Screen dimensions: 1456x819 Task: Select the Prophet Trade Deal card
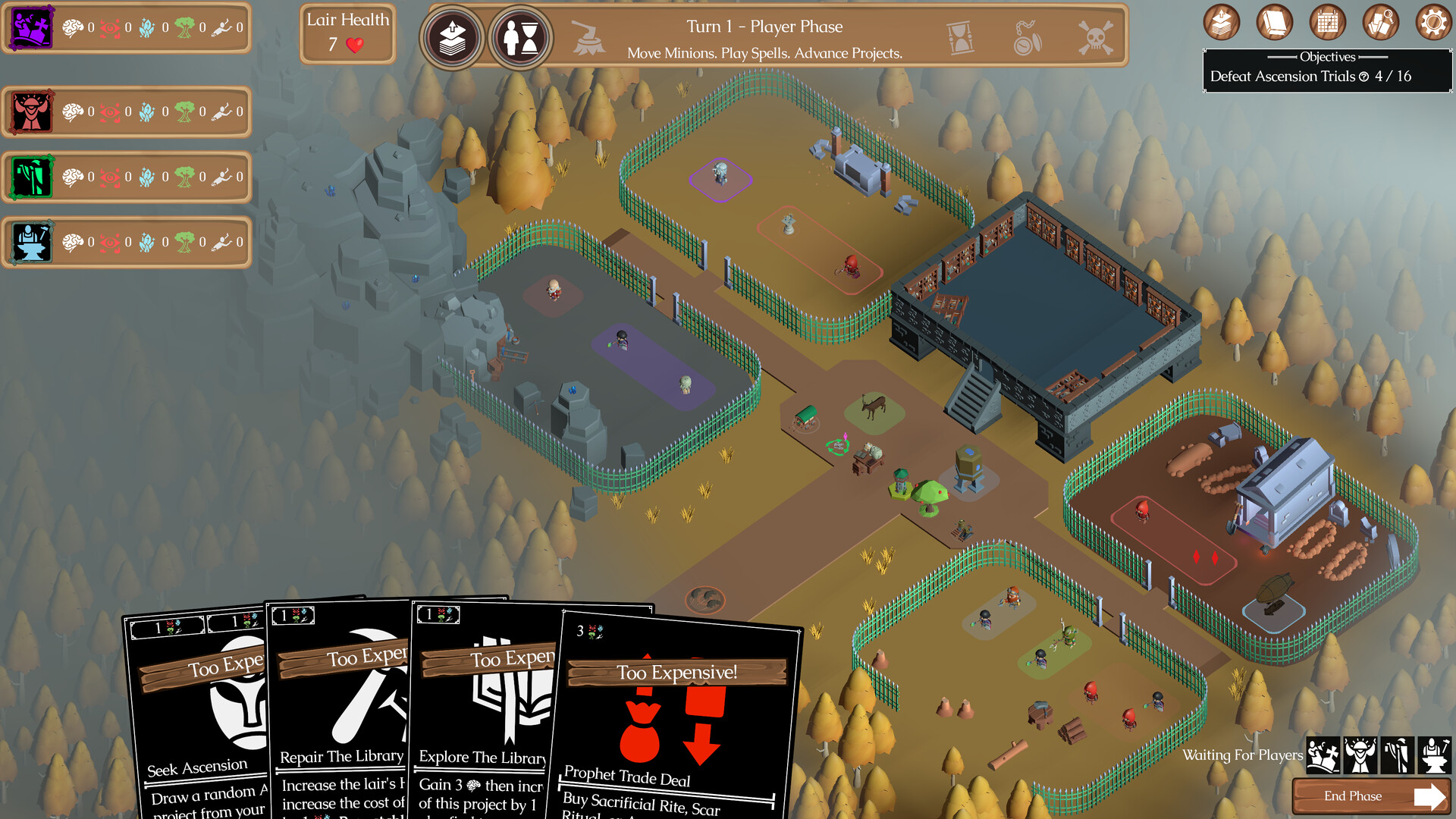(675, 720)
